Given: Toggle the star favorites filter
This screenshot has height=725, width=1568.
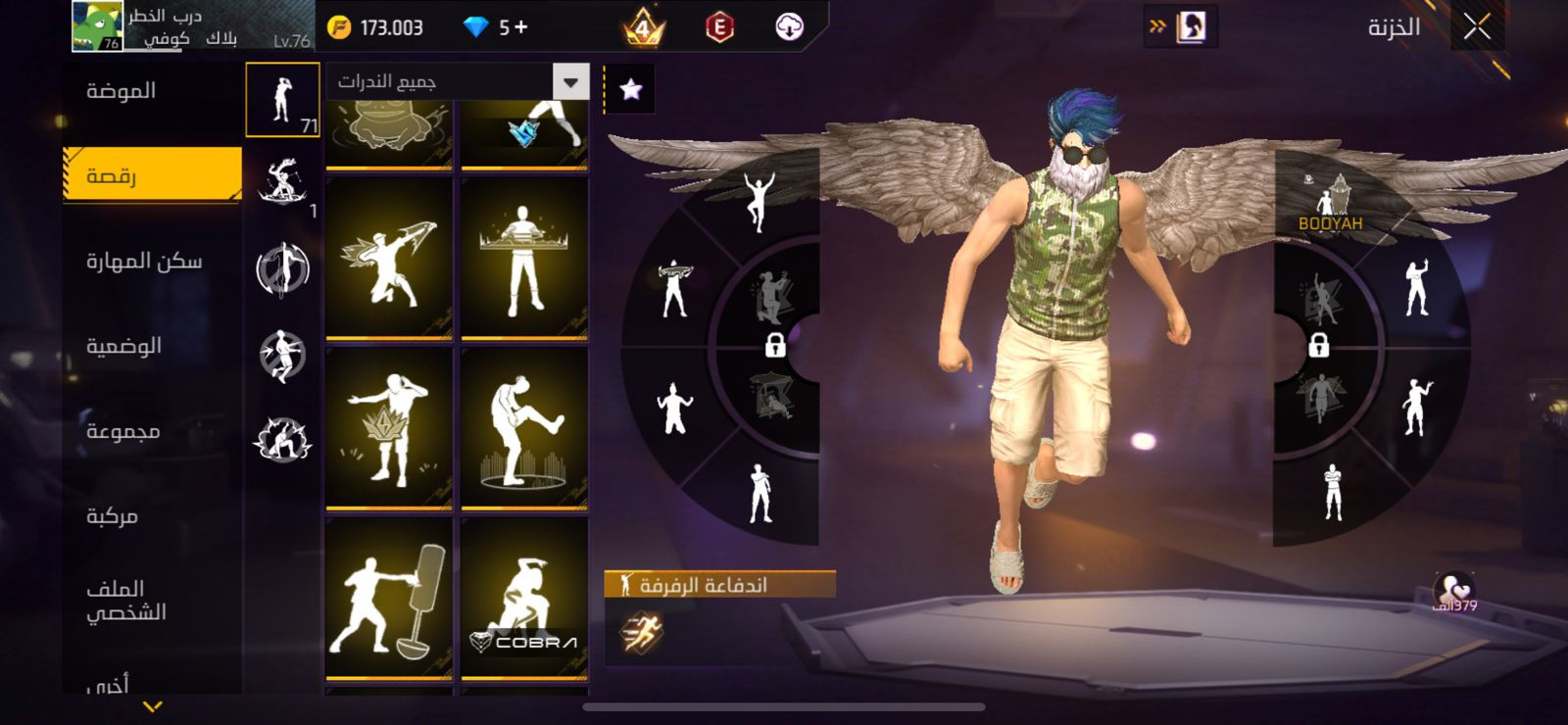Looking at the screenshot, I should click(x=631, y=90).
